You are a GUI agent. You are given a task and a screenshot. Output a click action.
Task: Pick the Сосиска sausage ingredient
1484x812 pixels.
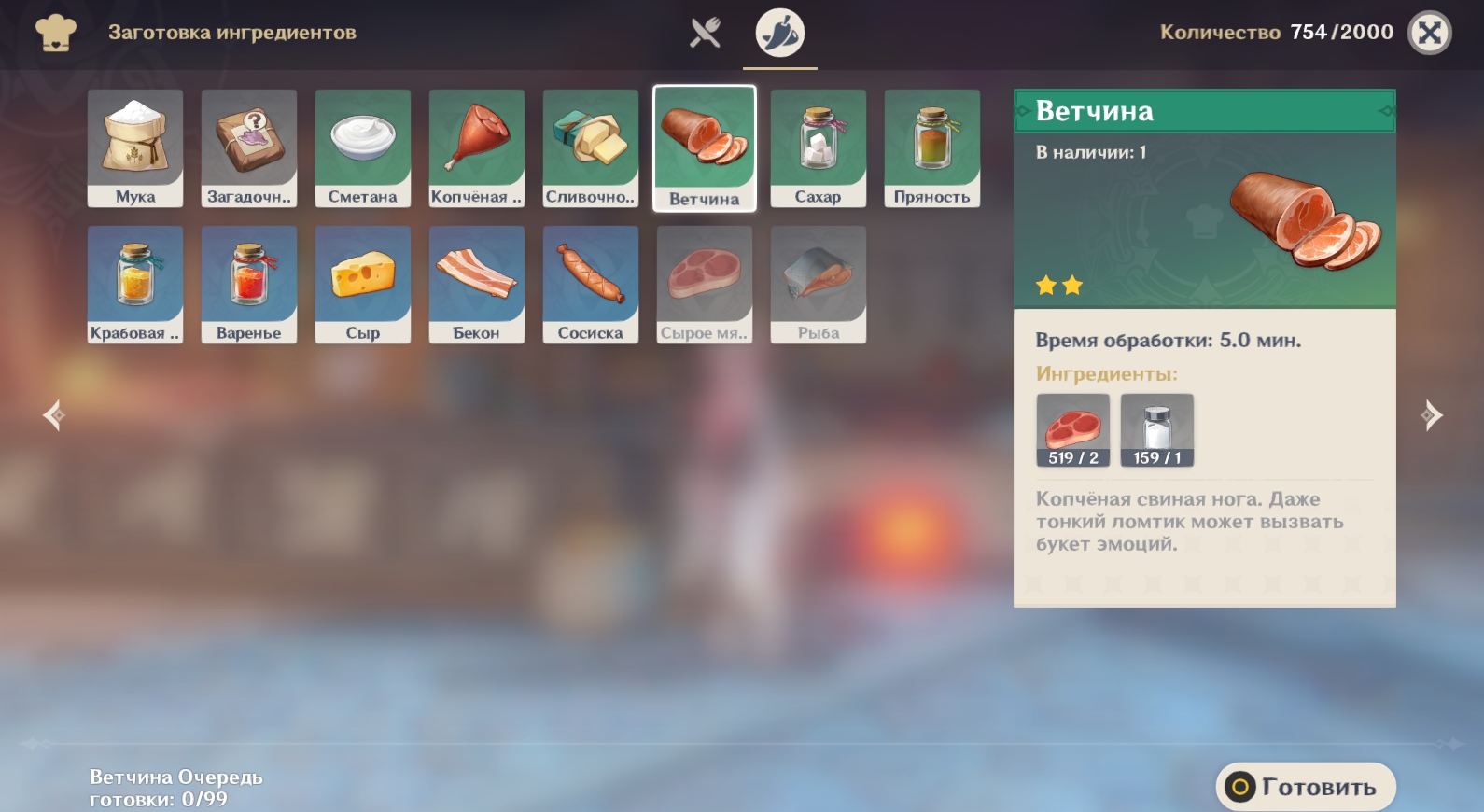591,284
